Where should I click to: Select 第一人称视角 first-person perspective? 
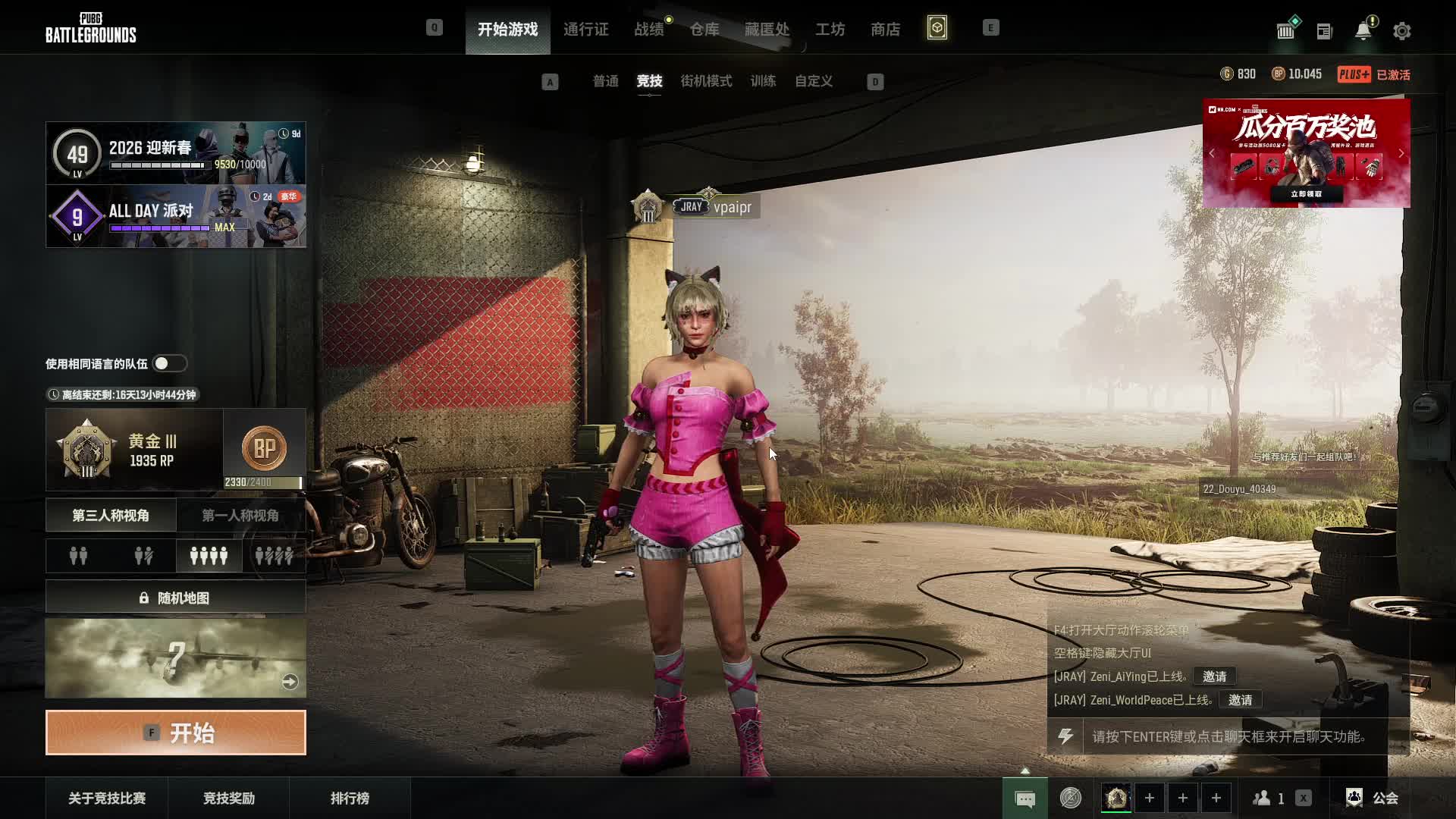pyautogui.click(x=240, y=516)
